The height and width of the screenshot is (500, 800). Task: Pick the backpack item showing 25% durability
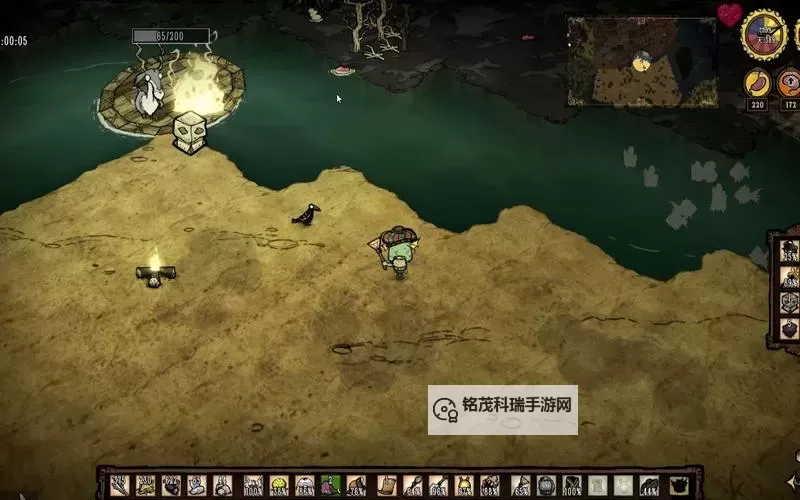pyautogui.click(x=790, y=250)
